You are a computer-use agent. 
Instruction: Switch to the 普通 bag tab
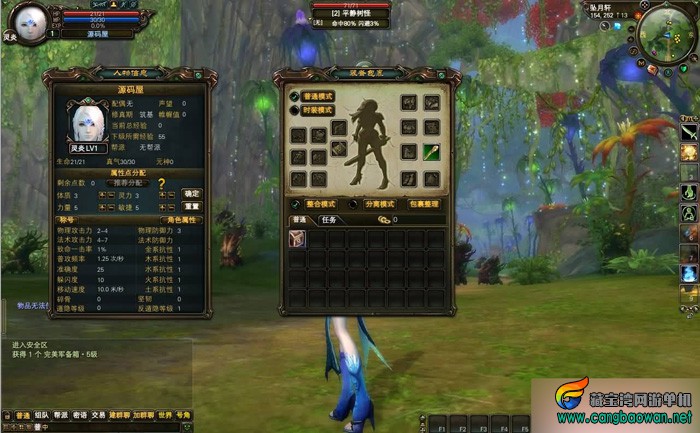click(x=299, y=219)
